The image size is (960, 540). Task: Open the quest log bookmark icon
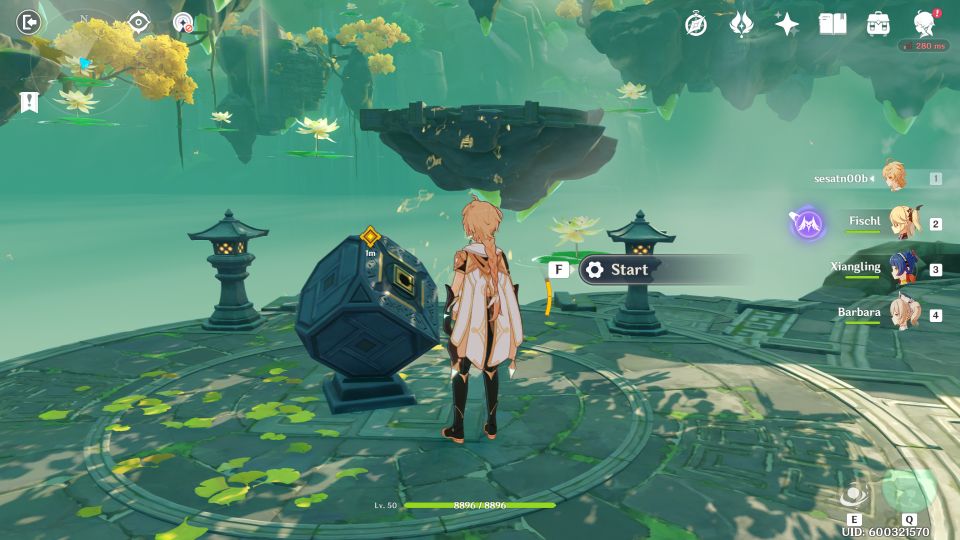28,102
